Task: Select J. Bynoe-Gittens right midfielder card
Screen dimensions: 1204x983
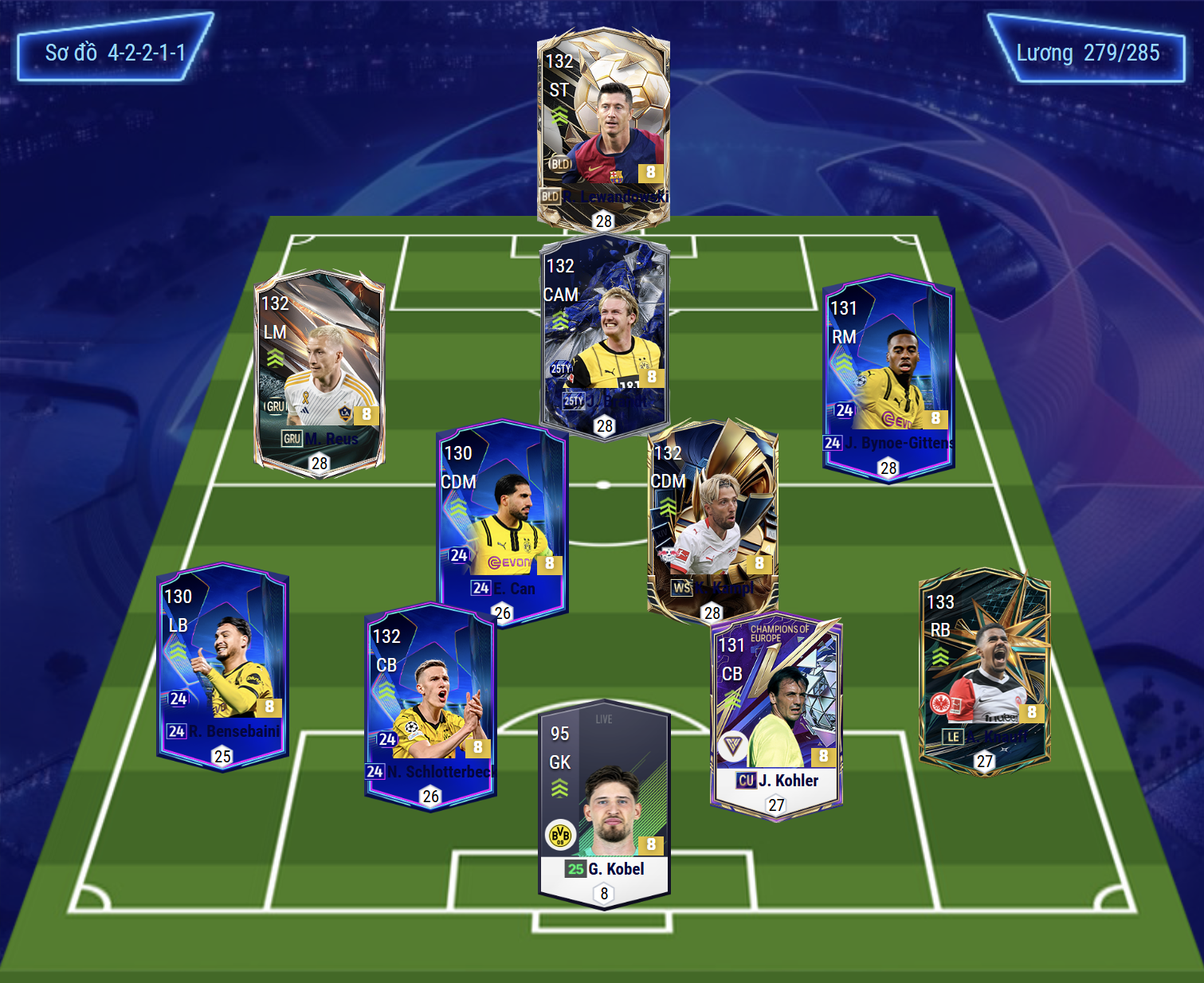Action: pyautogui.click(x=888, y=376)
